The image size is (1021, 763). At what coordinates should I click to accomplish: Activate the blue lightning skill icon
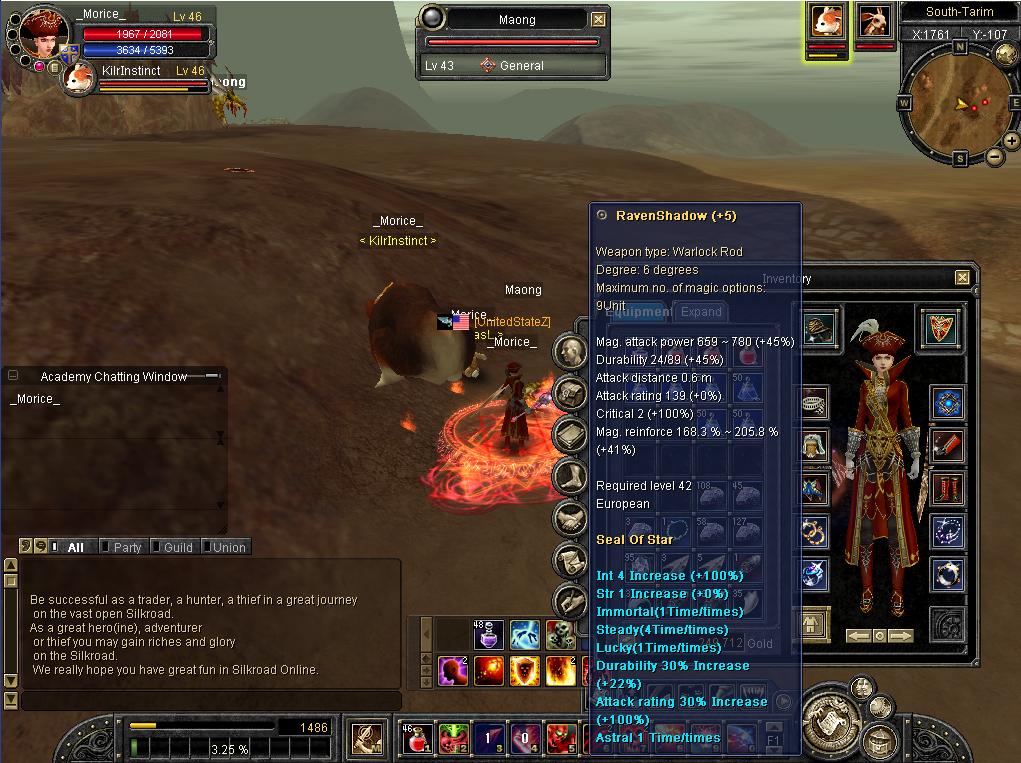click(x=525, y=634)
